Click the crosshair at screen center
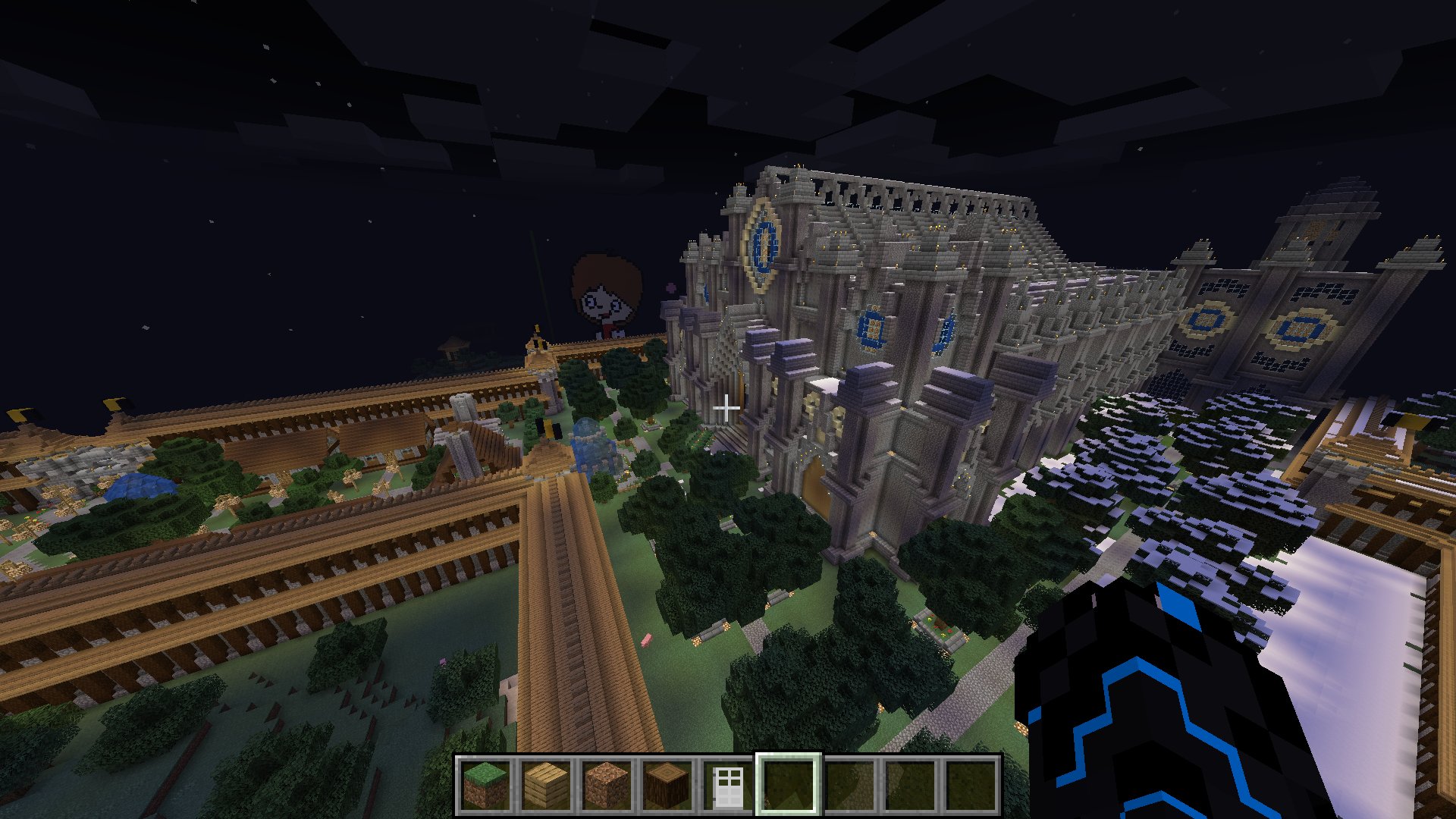The height and width of the screenshot is (819, 1456). (x=728, y=408)
